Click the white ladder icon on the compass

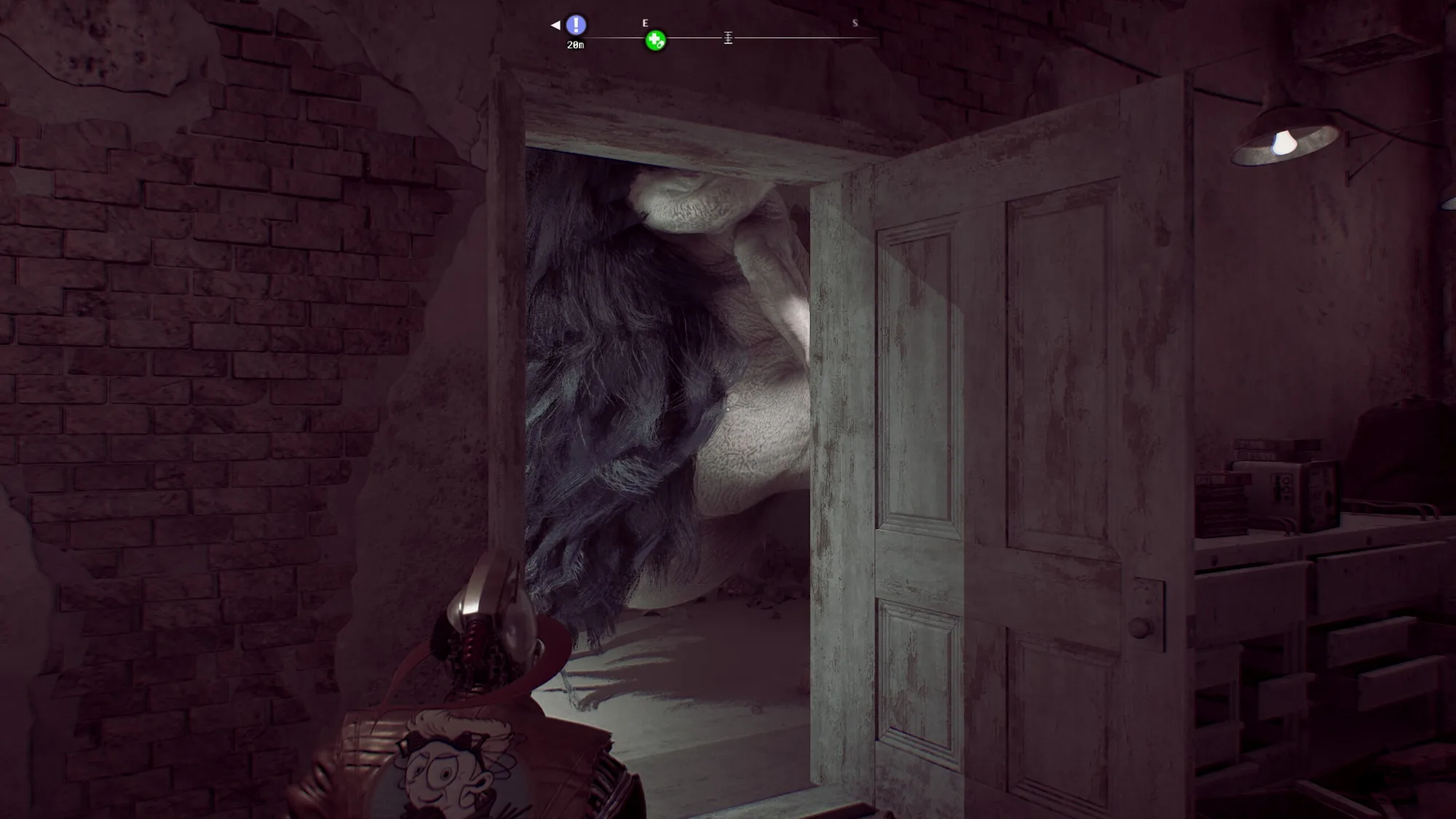728,38
